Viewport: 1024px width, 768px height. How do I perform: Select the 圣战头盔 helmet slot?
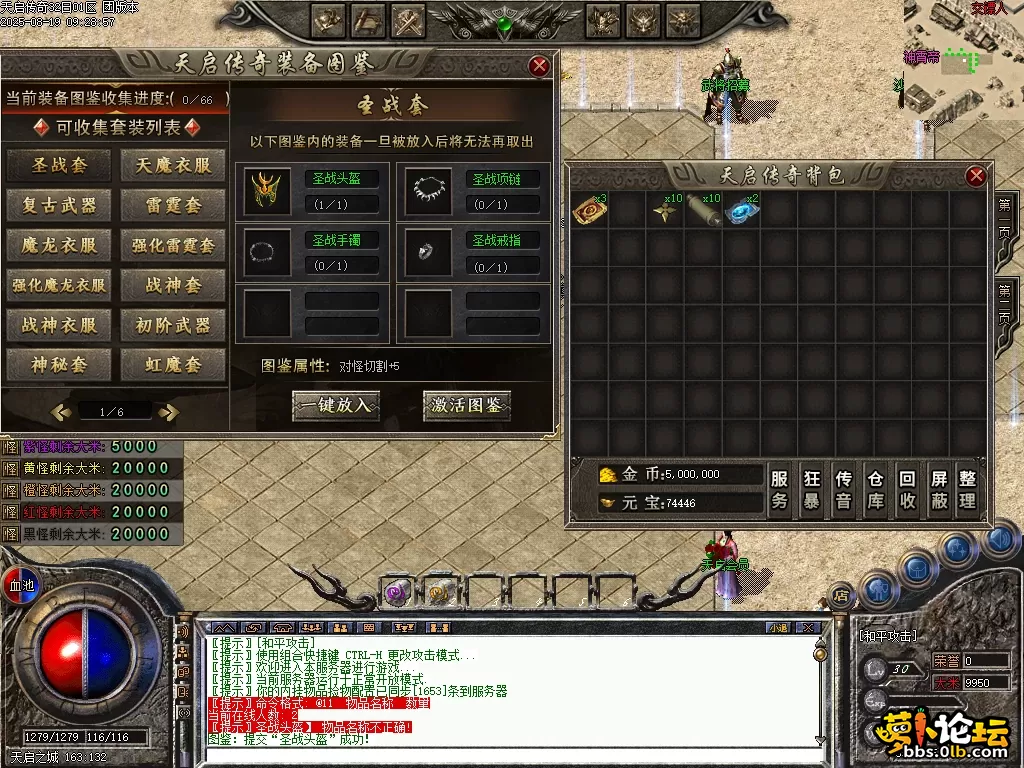[268, 191]
